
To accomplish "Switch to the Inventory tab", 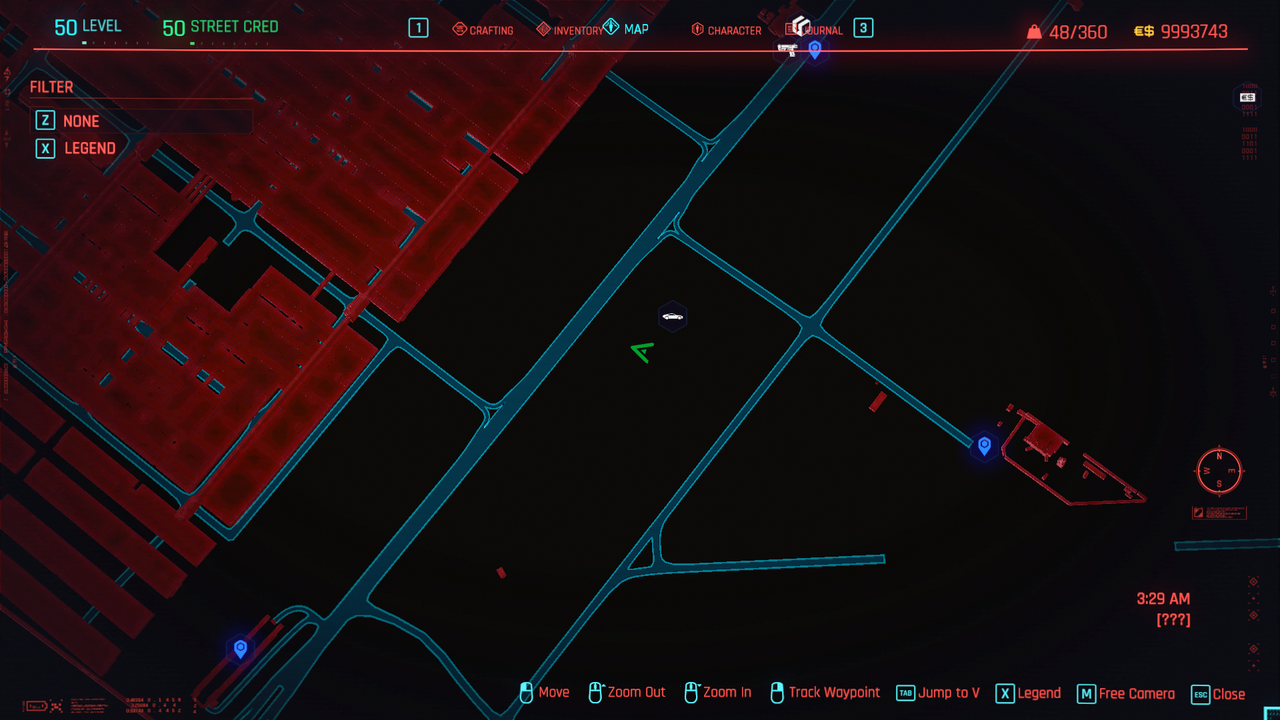I will (x=570, y=30).
